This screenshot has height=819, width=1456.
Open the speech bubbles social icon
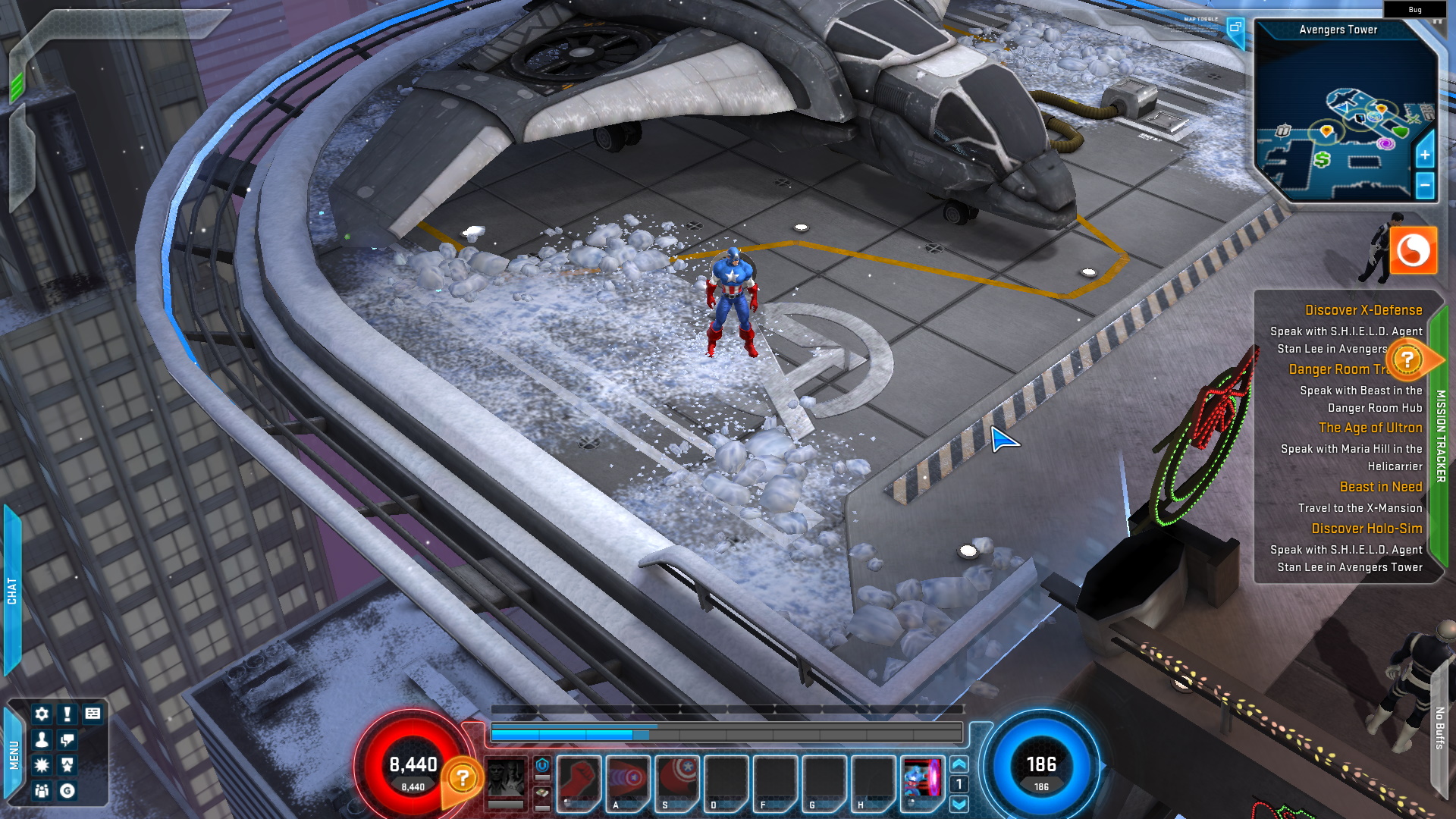point(67,739)
